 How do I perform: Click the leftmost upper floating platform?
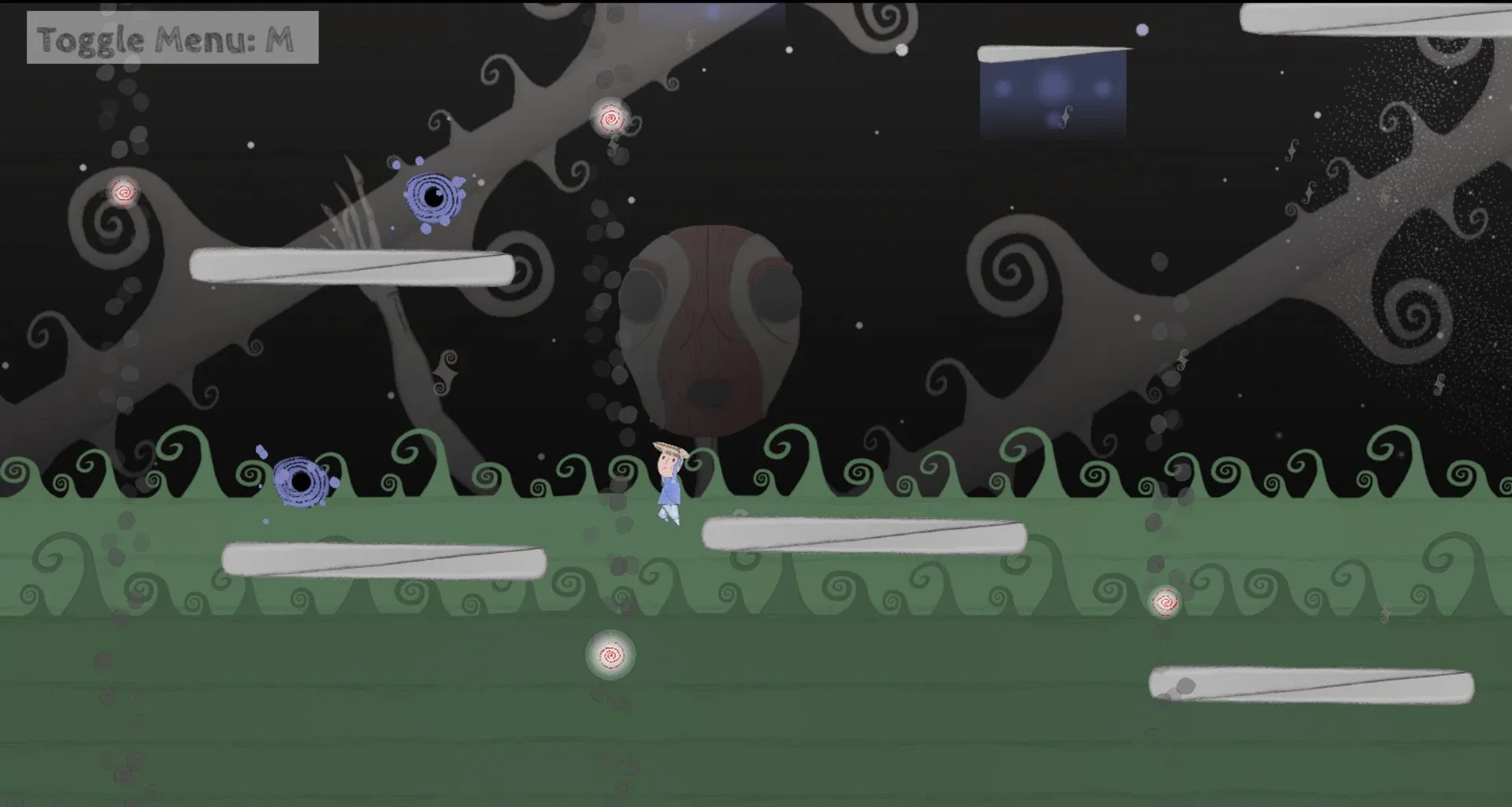point(352,266)
